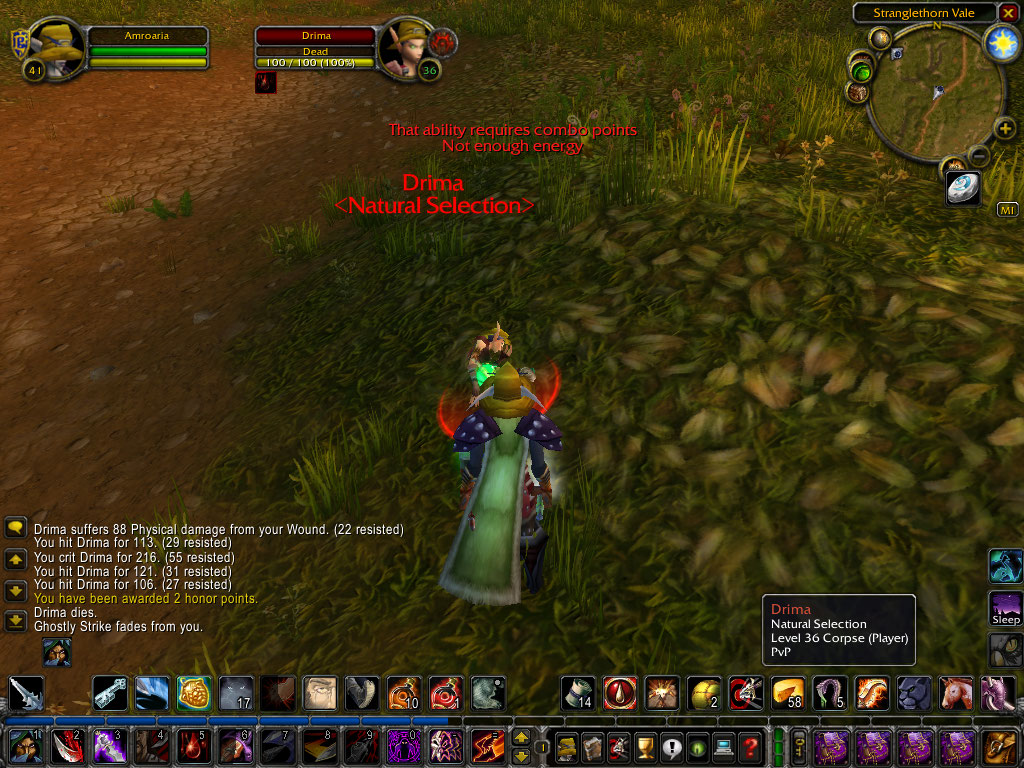This screenshot has height=768, width=1024.
Task: Open the game menu computer icon
Action: (x=724, y=746)
